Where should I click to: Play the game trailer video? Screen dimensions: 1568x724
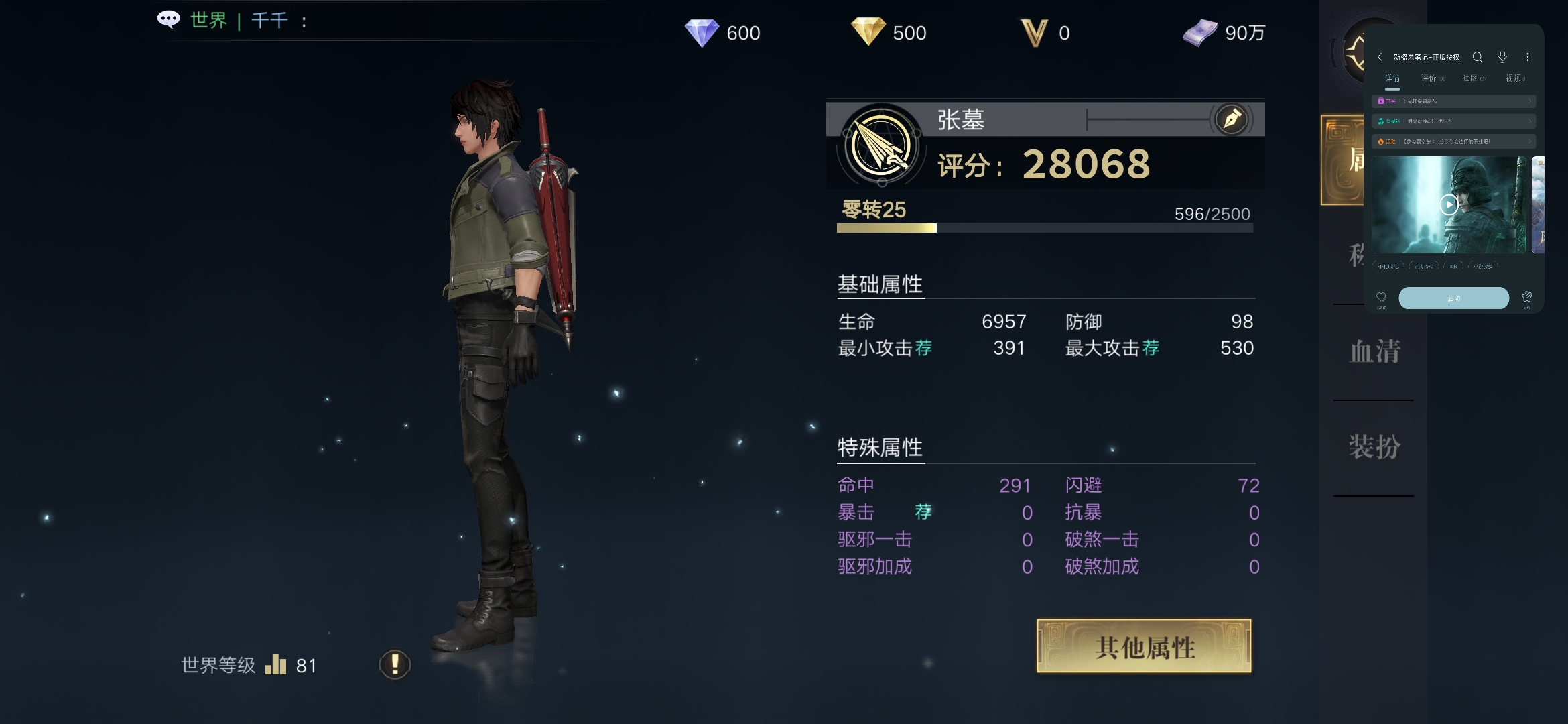[1449, 204]
